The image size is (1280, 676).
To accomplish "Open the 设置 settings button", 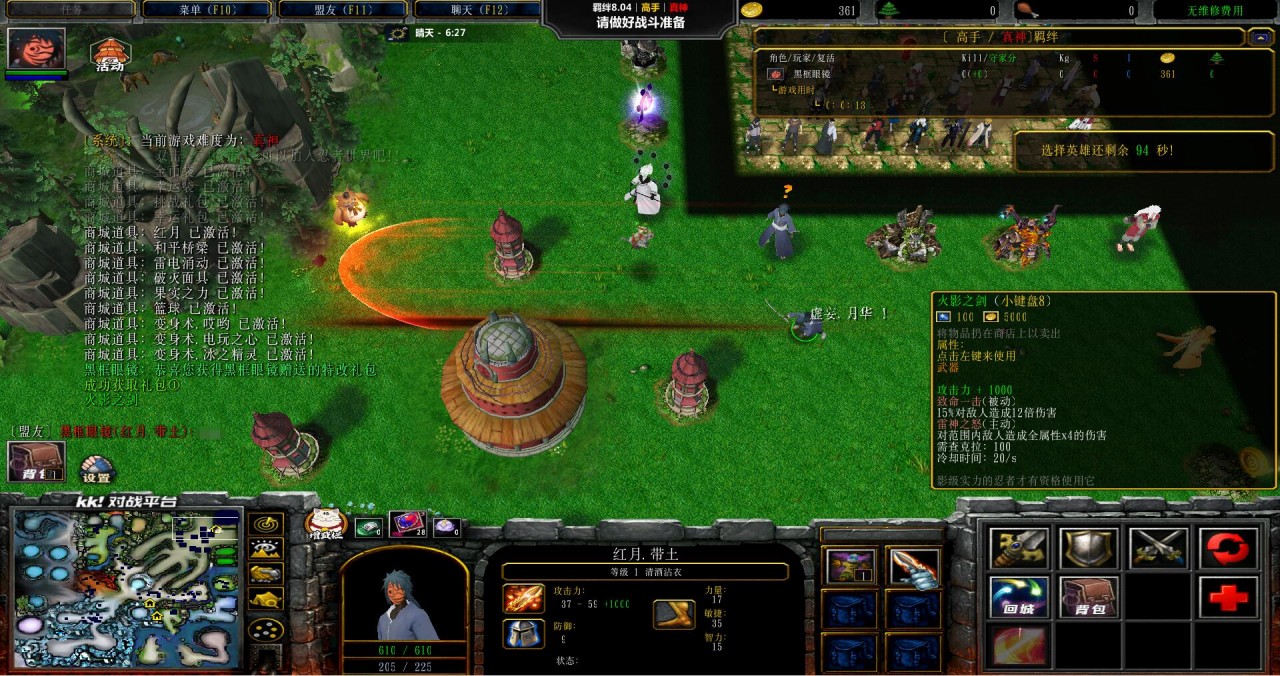I will [x=96, y=470].
